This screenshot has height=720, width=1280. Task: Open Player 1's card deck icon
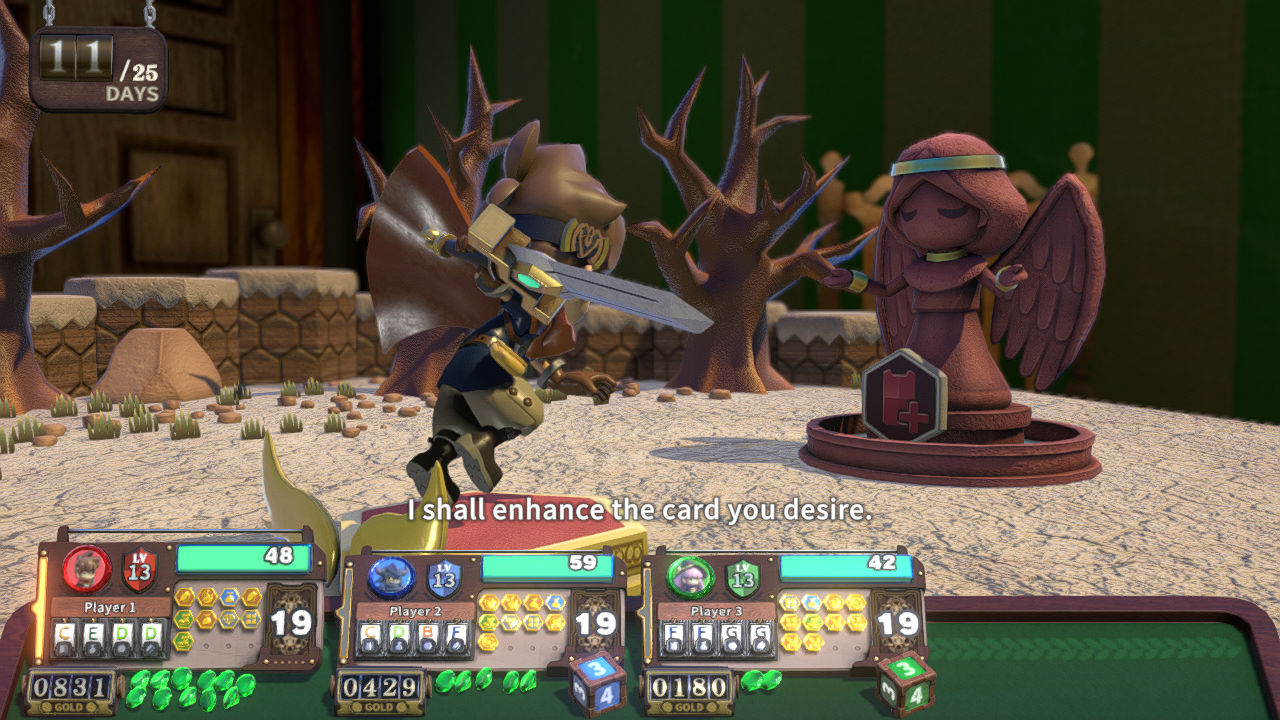point(293,622)
